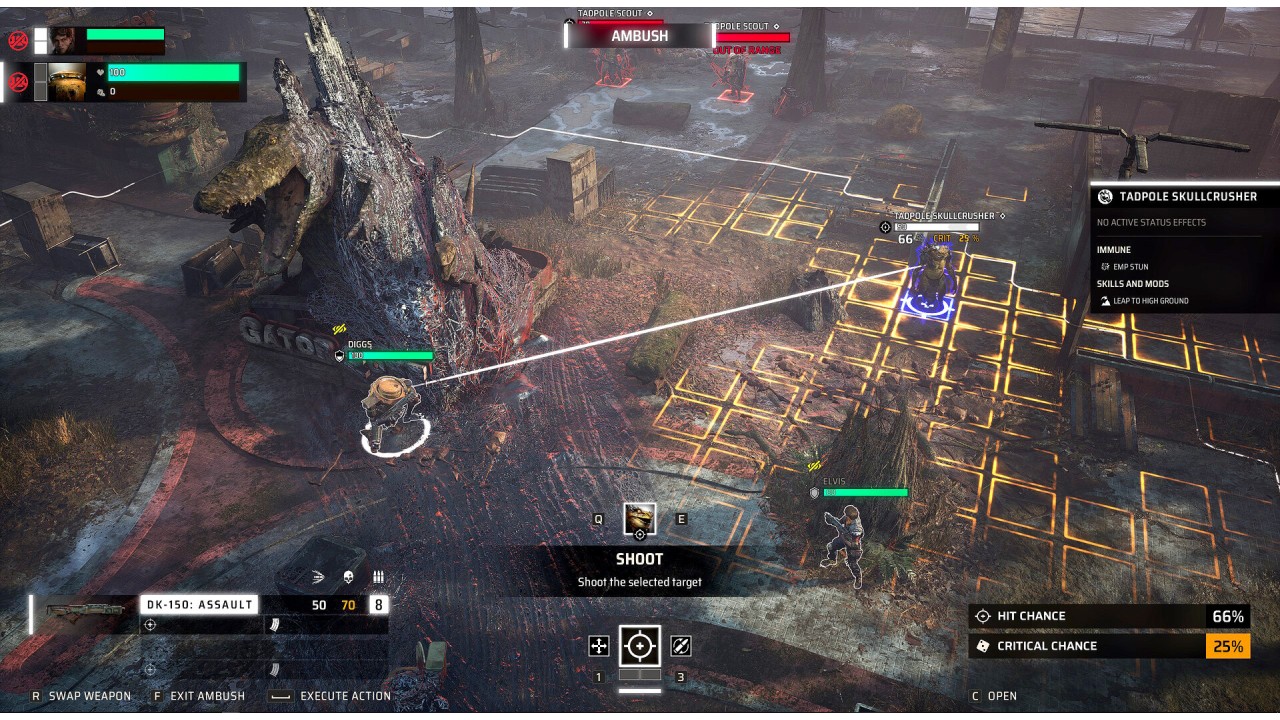Click the Leap to High Ground skill entry
The width and height of the screenshot is (1280, 720).
click(x=1151, y=301)
